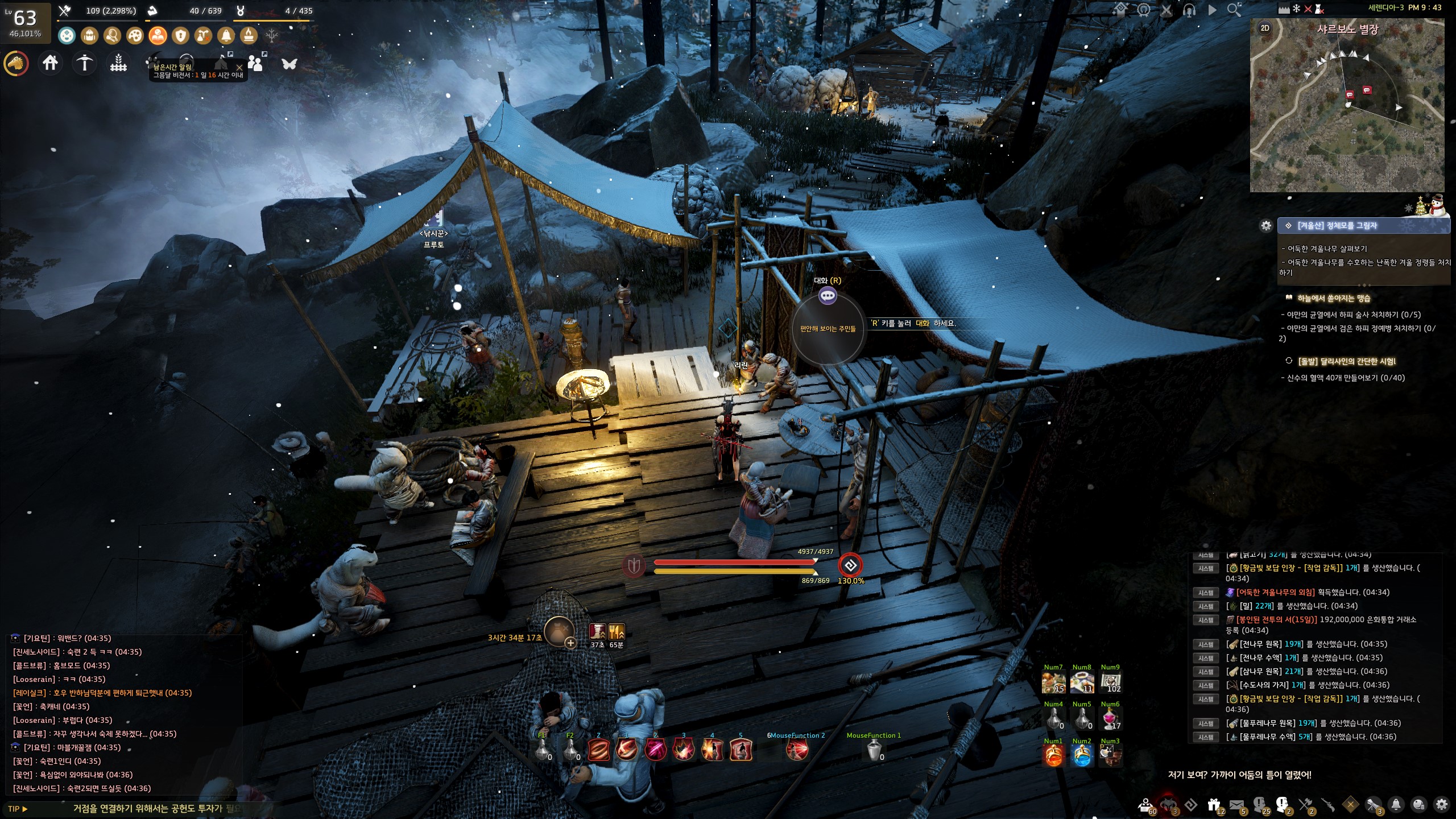The width and height of the screenshot is (1456, 819).
Task: Open quest tracker gear settings
Action: point(1266,226)
